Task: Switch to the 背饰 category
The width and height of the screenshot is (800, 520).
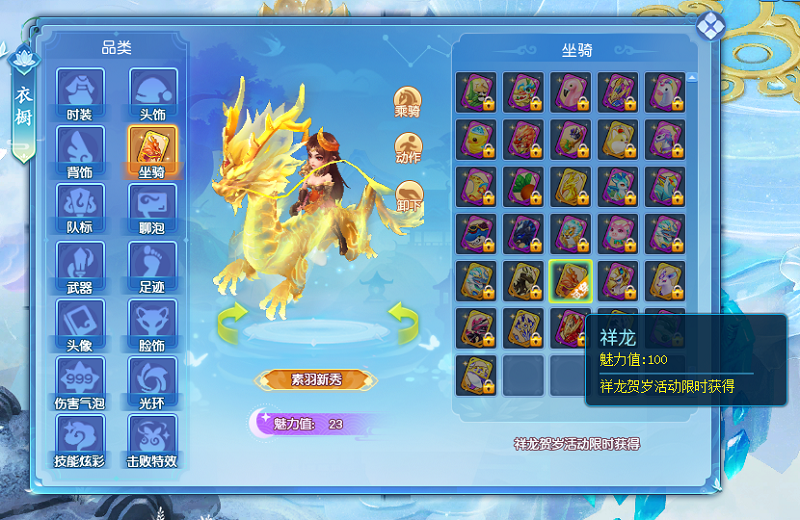Action: pos(80,150)
